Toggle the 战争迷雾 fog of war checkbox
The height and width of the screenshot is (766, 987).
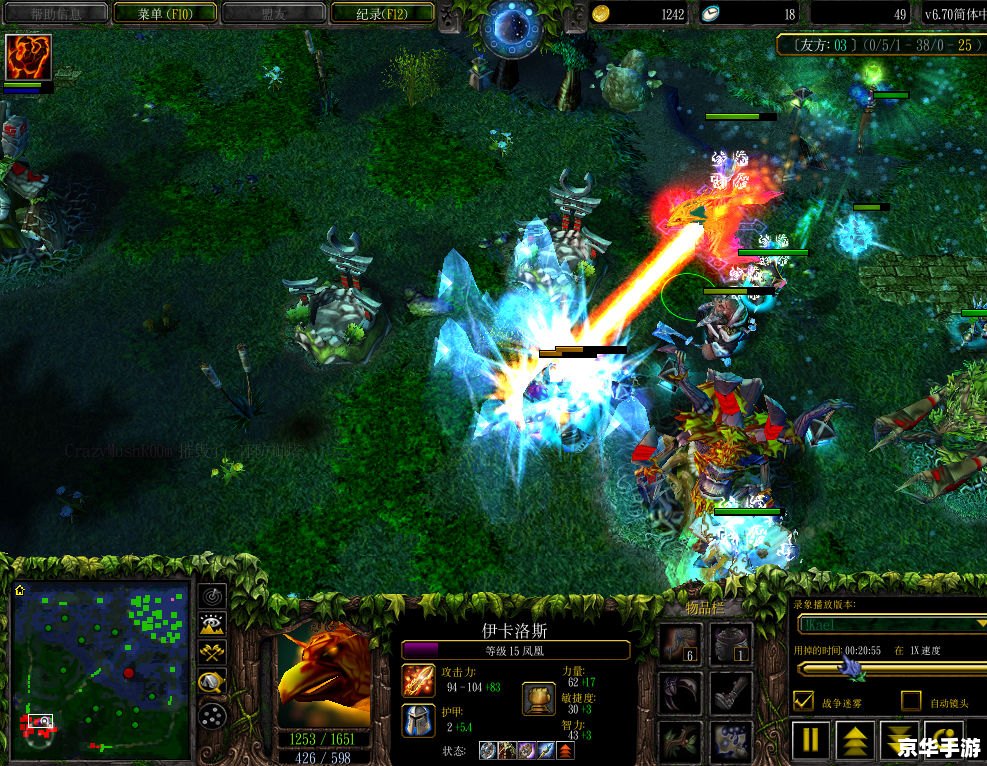[x=802, y=701]
